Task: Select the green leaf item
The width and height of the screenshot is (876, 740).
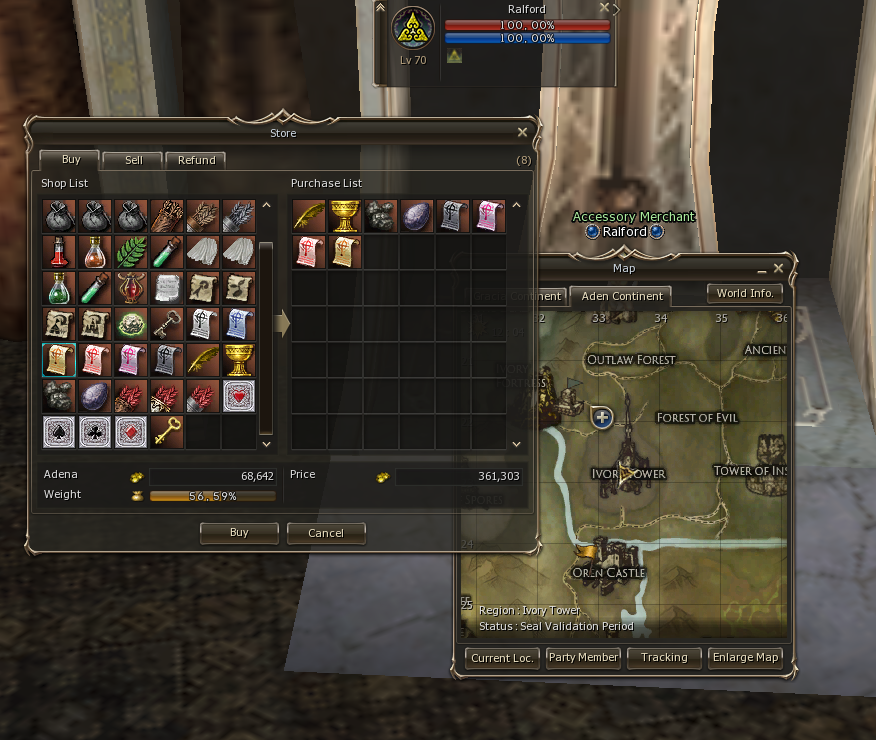Action: tap(131, 252)
